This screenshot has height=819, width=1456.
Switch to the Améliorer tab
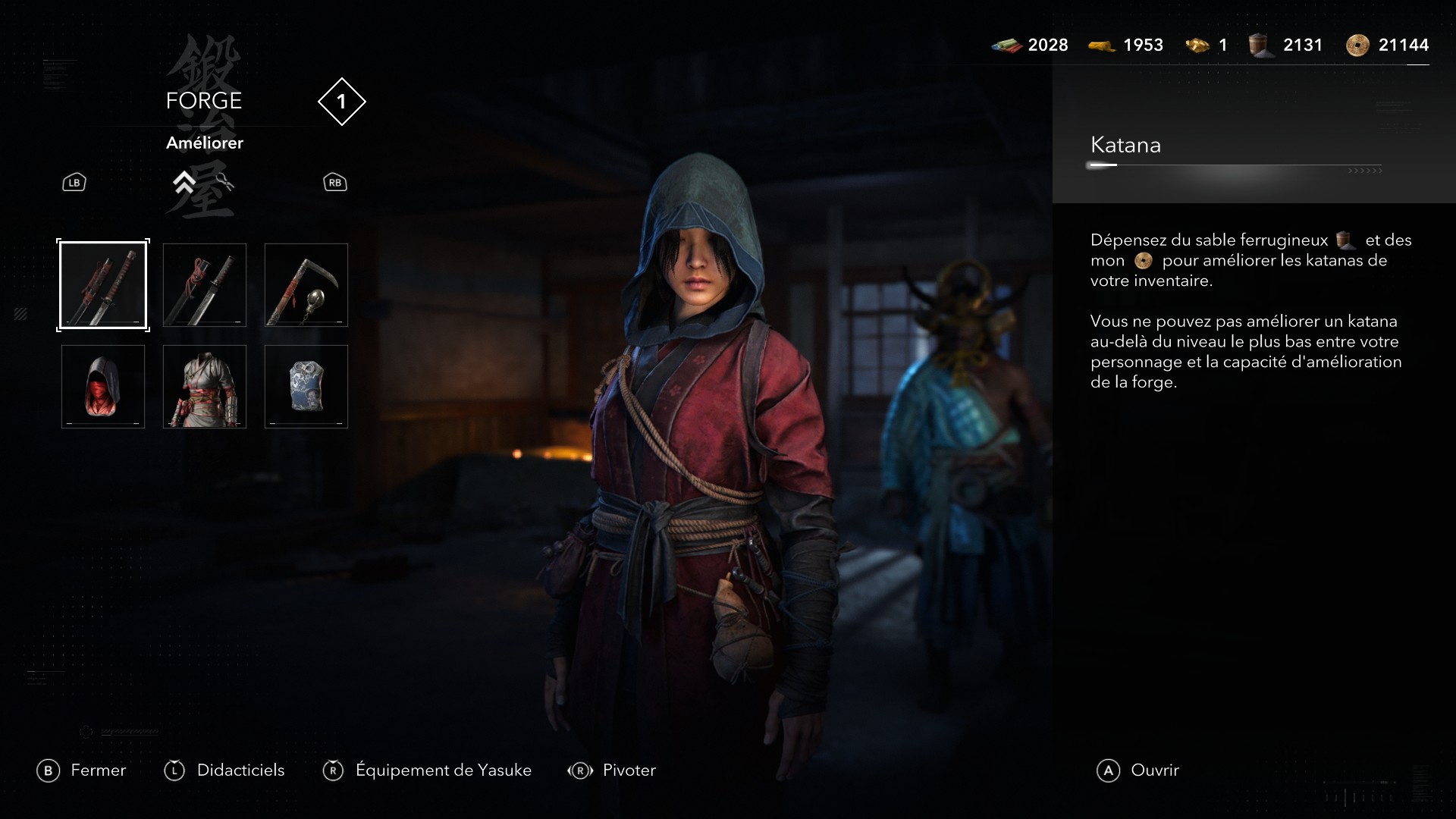tap(205, 143)
